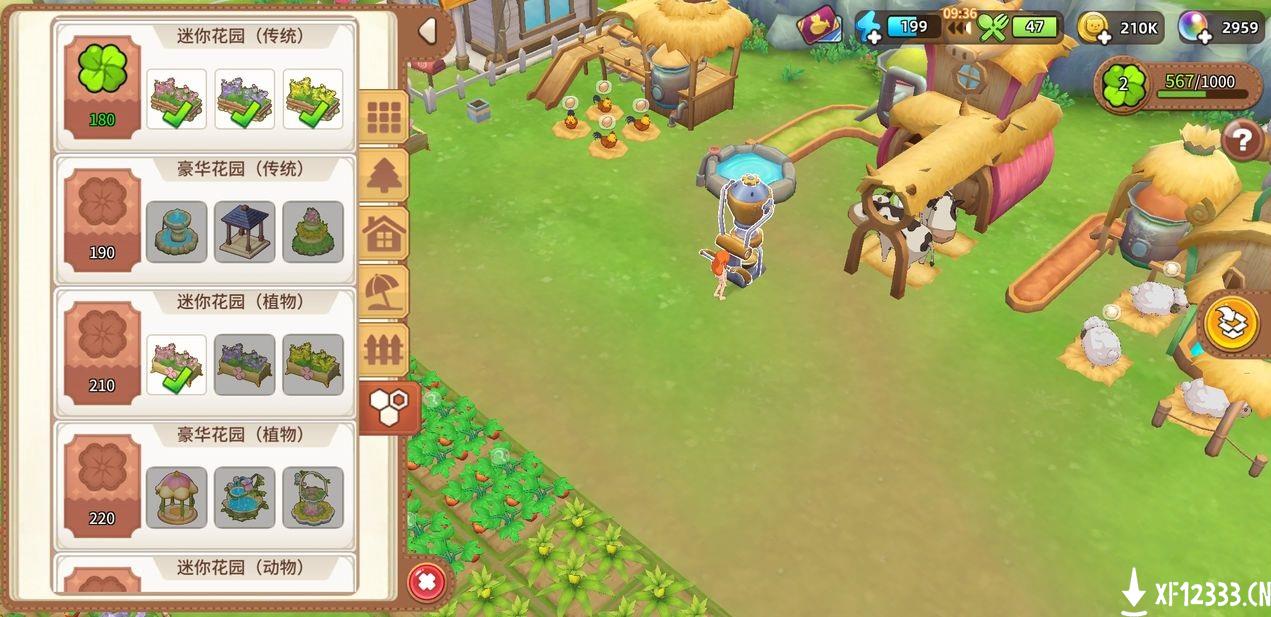
Task: Select the blue-roof pavilion decoration
Action: tap(245, 232)
